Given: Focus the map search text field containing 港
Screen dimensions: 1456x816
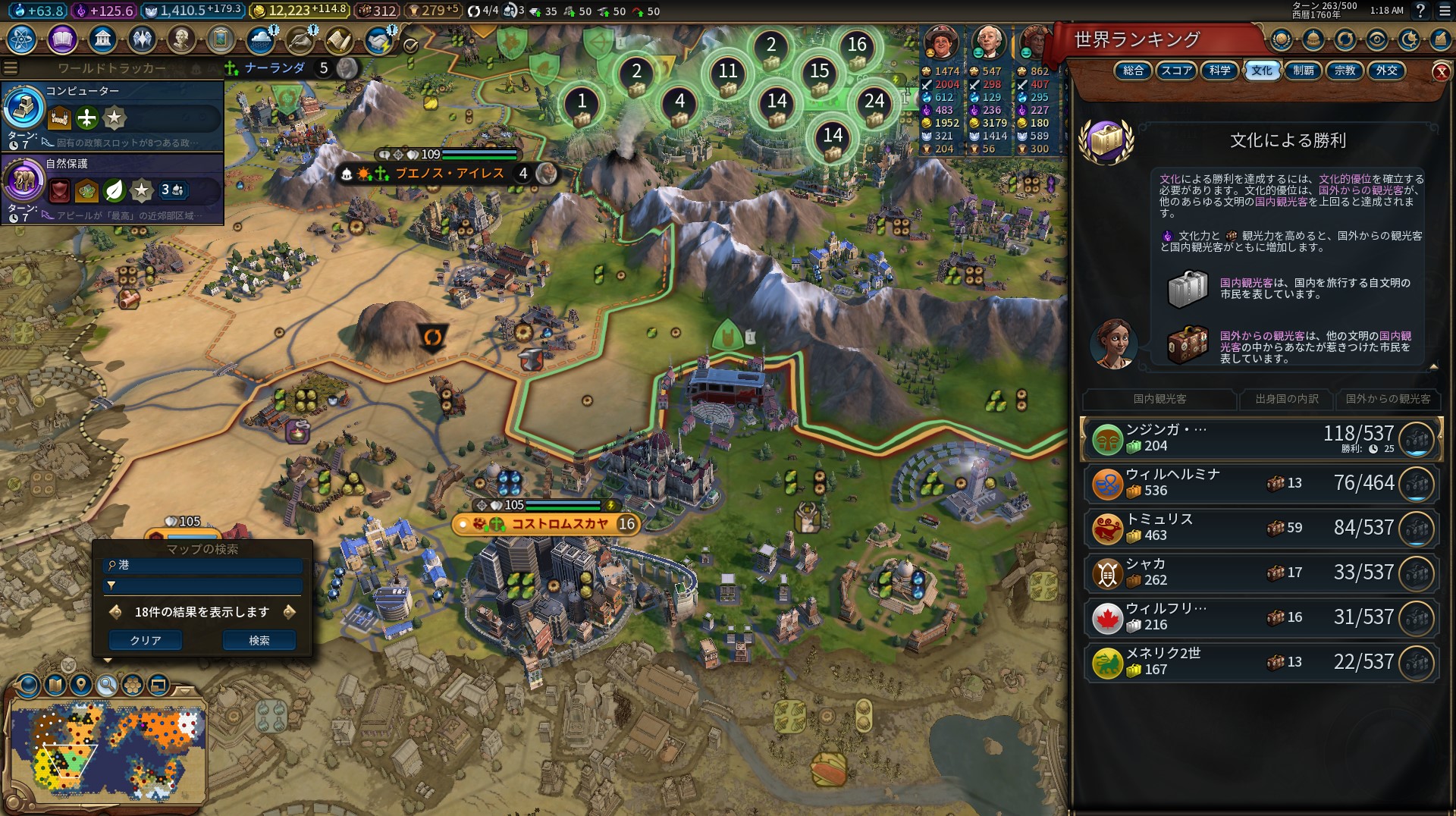Looking at the screenshot, I should pos(203,565).
